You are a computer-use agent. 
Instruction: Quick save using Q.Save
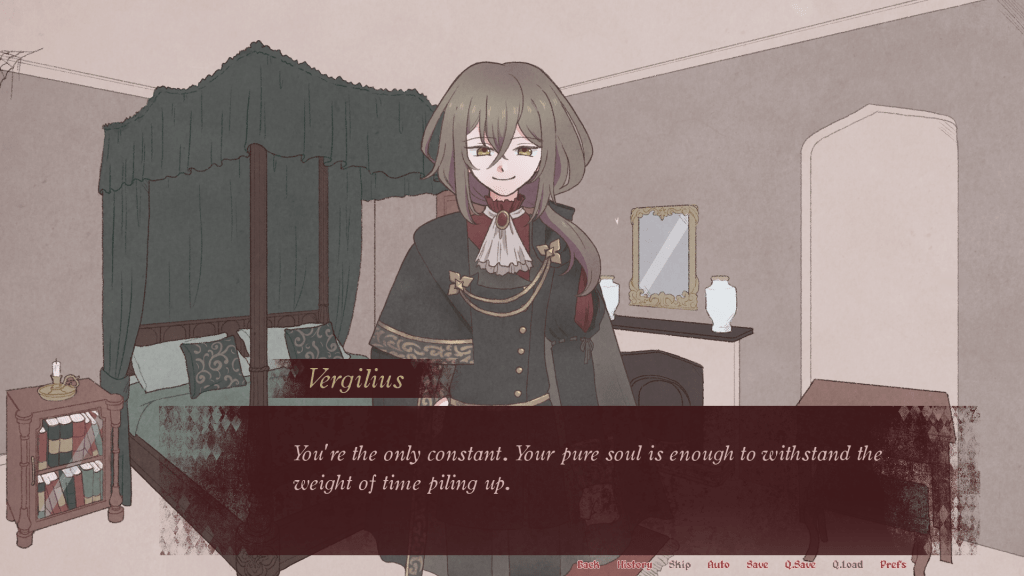coord(800,565)
